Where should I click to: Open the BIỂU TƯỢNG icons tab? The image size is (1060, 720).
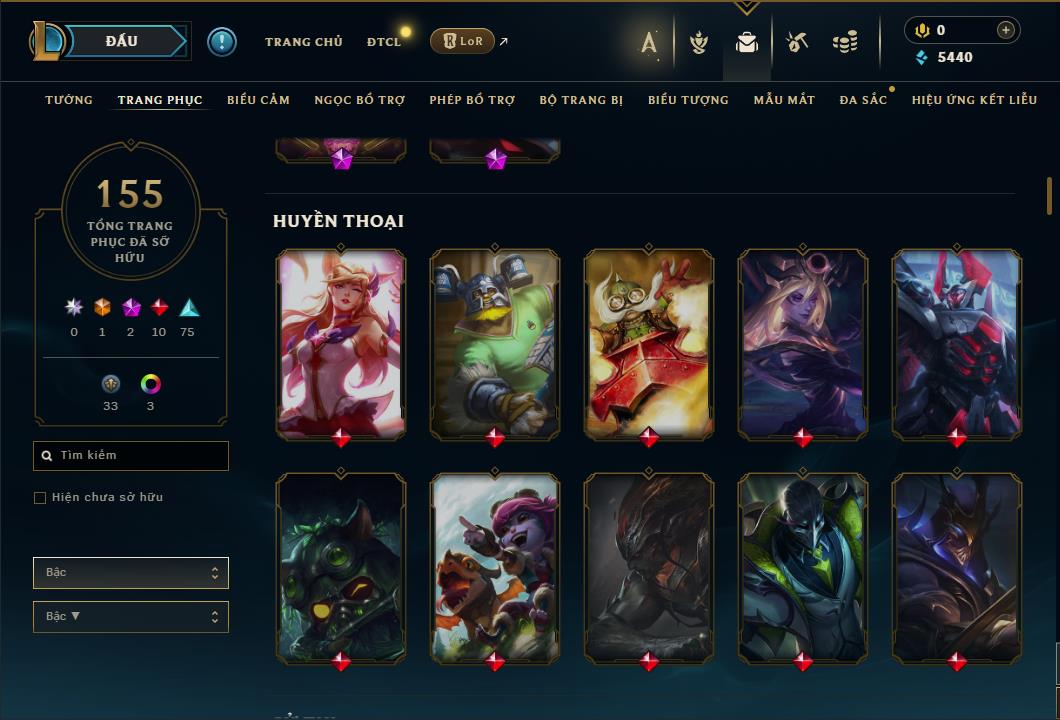688,100
